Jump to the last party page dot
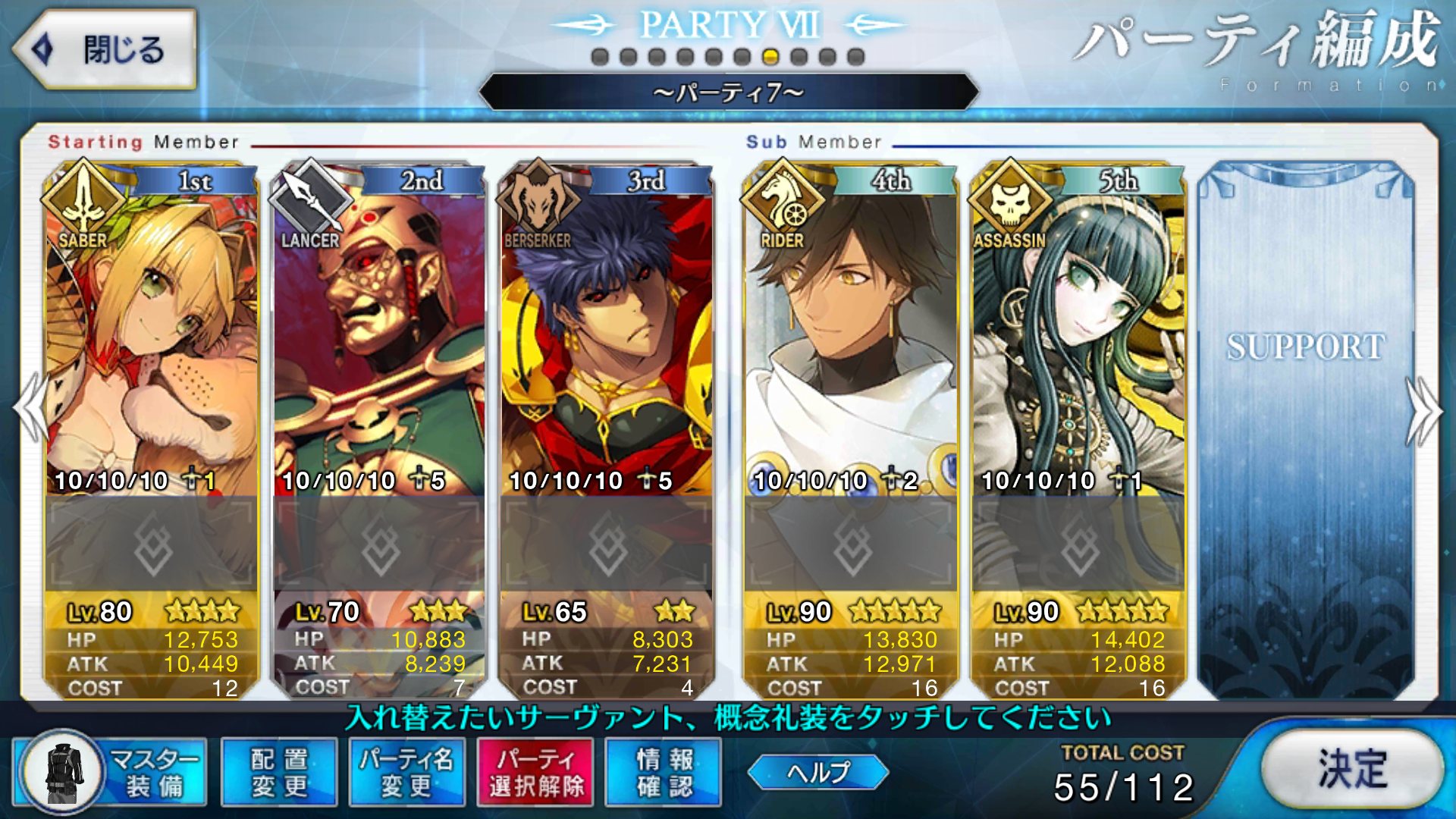Image resolution: width=1456 pixels, height=819 pixels. click(856, 57)
